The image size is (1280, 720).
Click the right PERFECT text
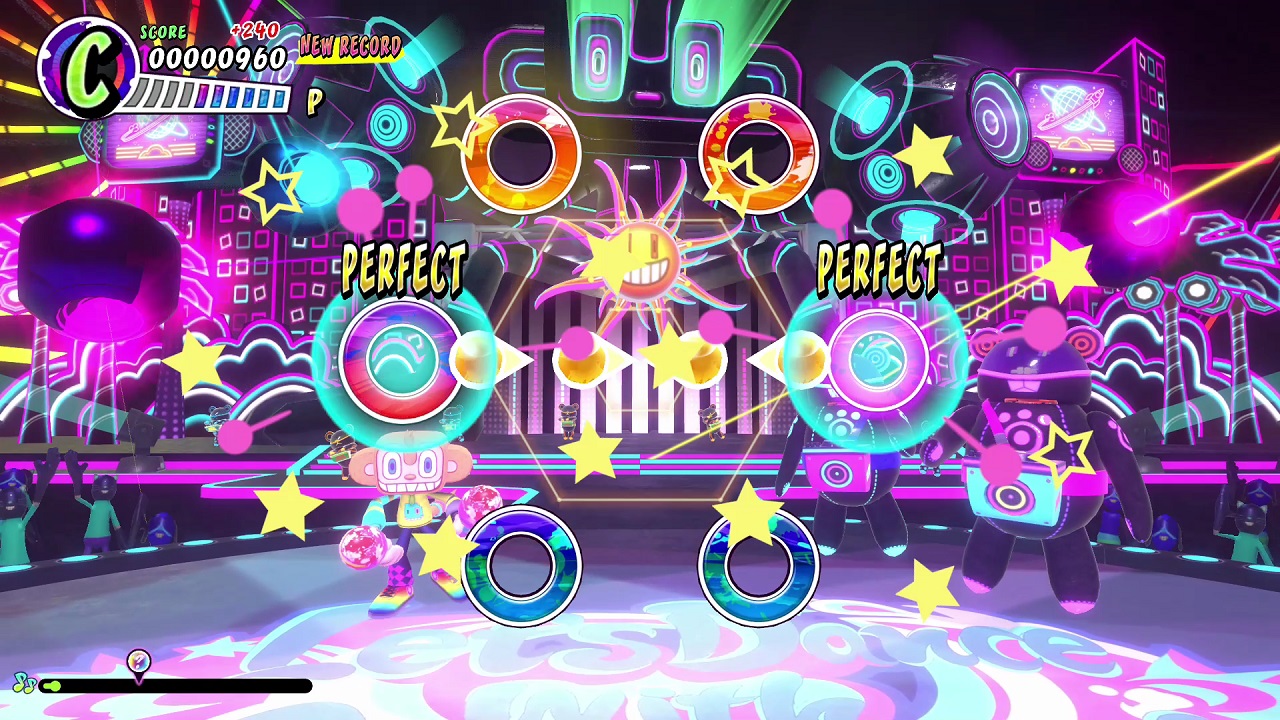[x=879, y=268]
